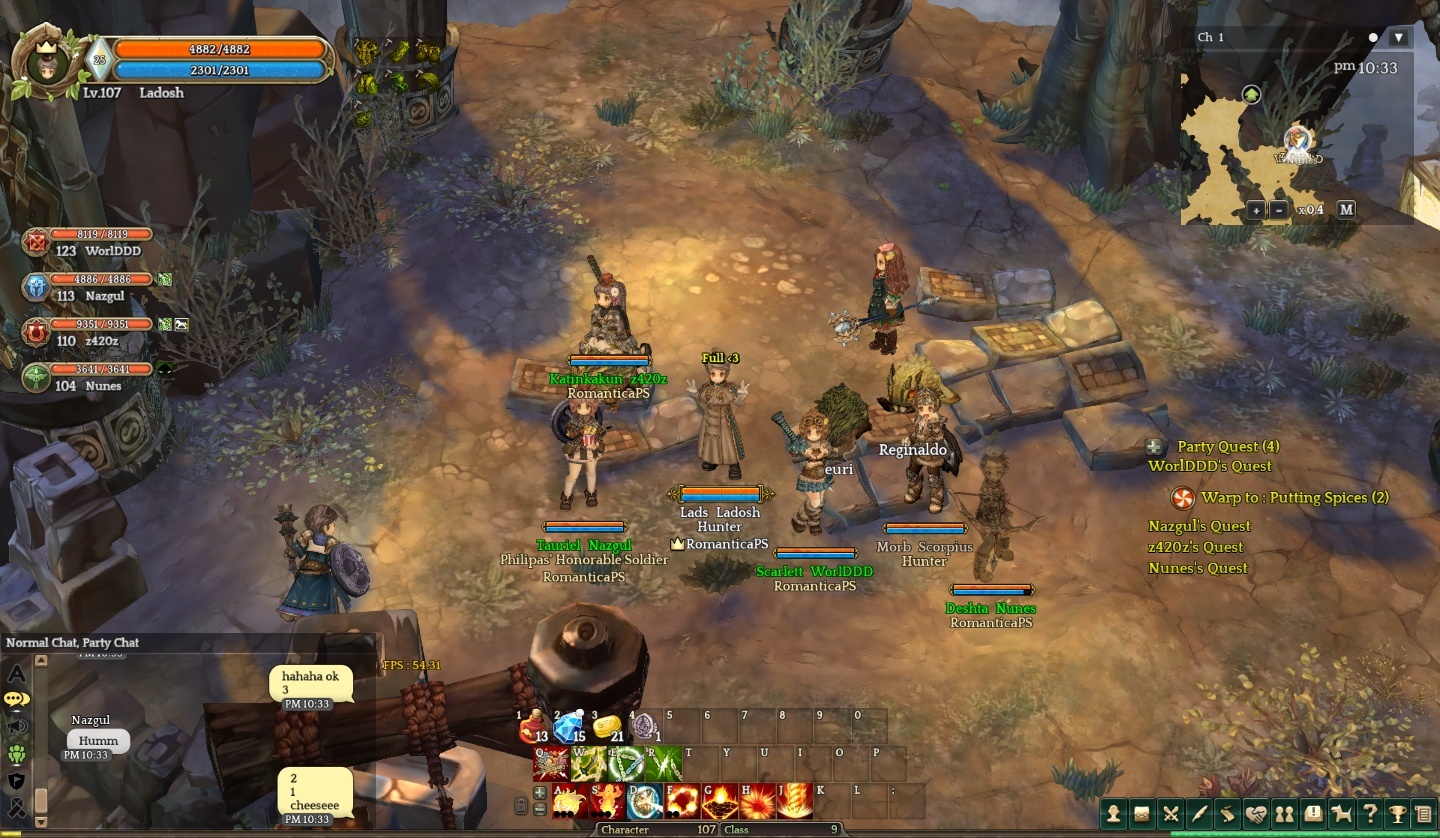Viewport: 1440px width, 838px height.
Task: Activate the fire pillar skill on key J
Action: pos(795,801)
